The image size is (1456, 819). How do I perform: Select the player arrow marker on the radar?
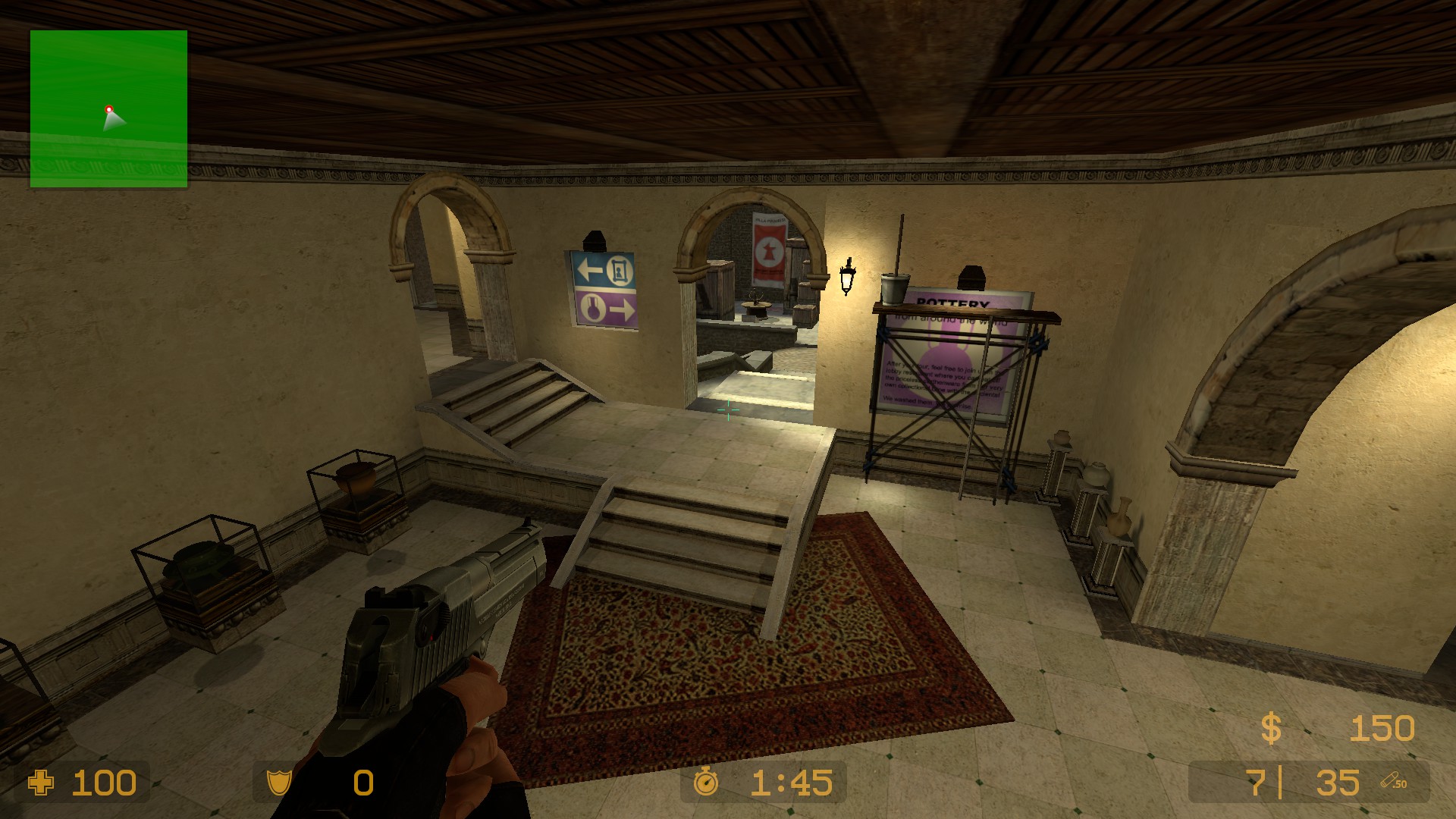[x=113, y=119]
